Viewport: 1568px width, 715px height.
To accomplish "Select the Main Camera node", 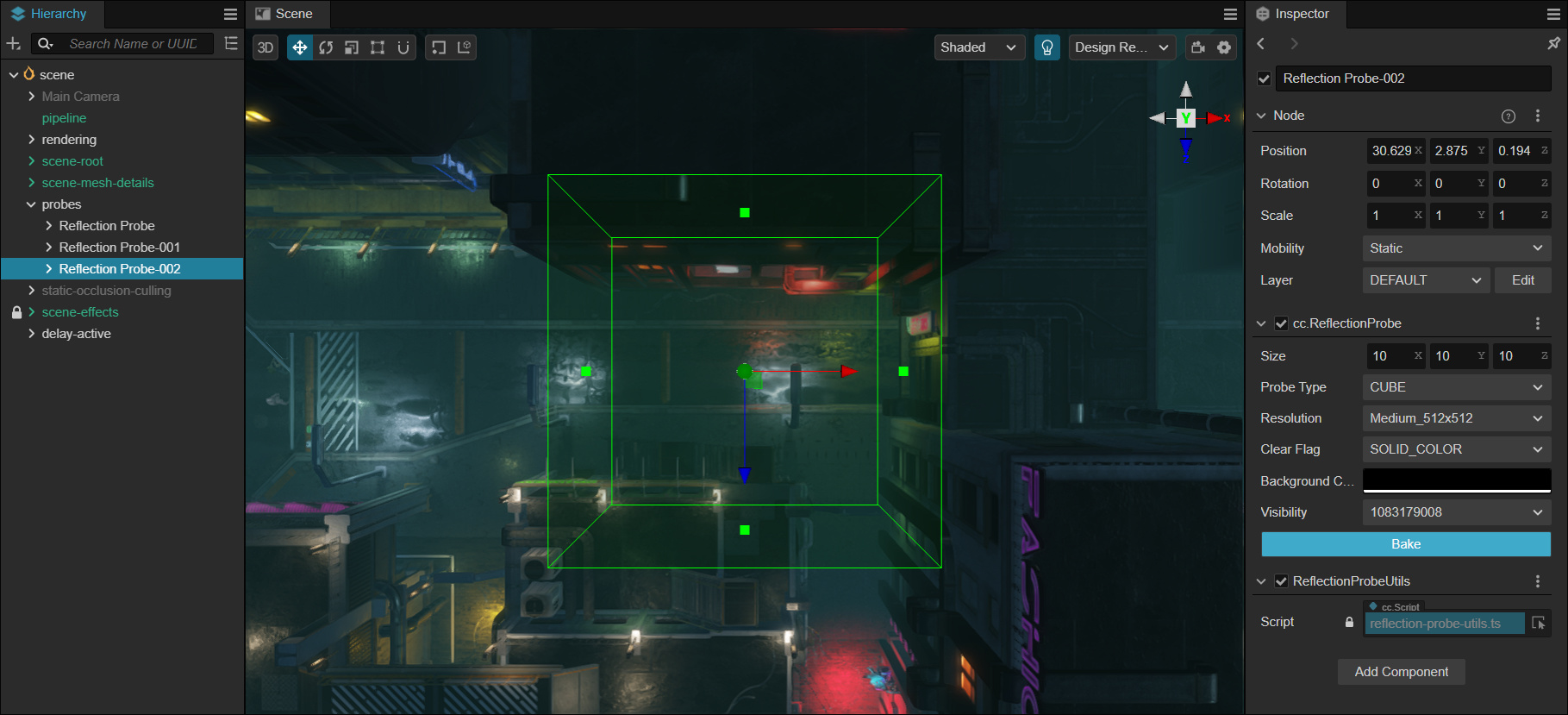I will point(80,97).
